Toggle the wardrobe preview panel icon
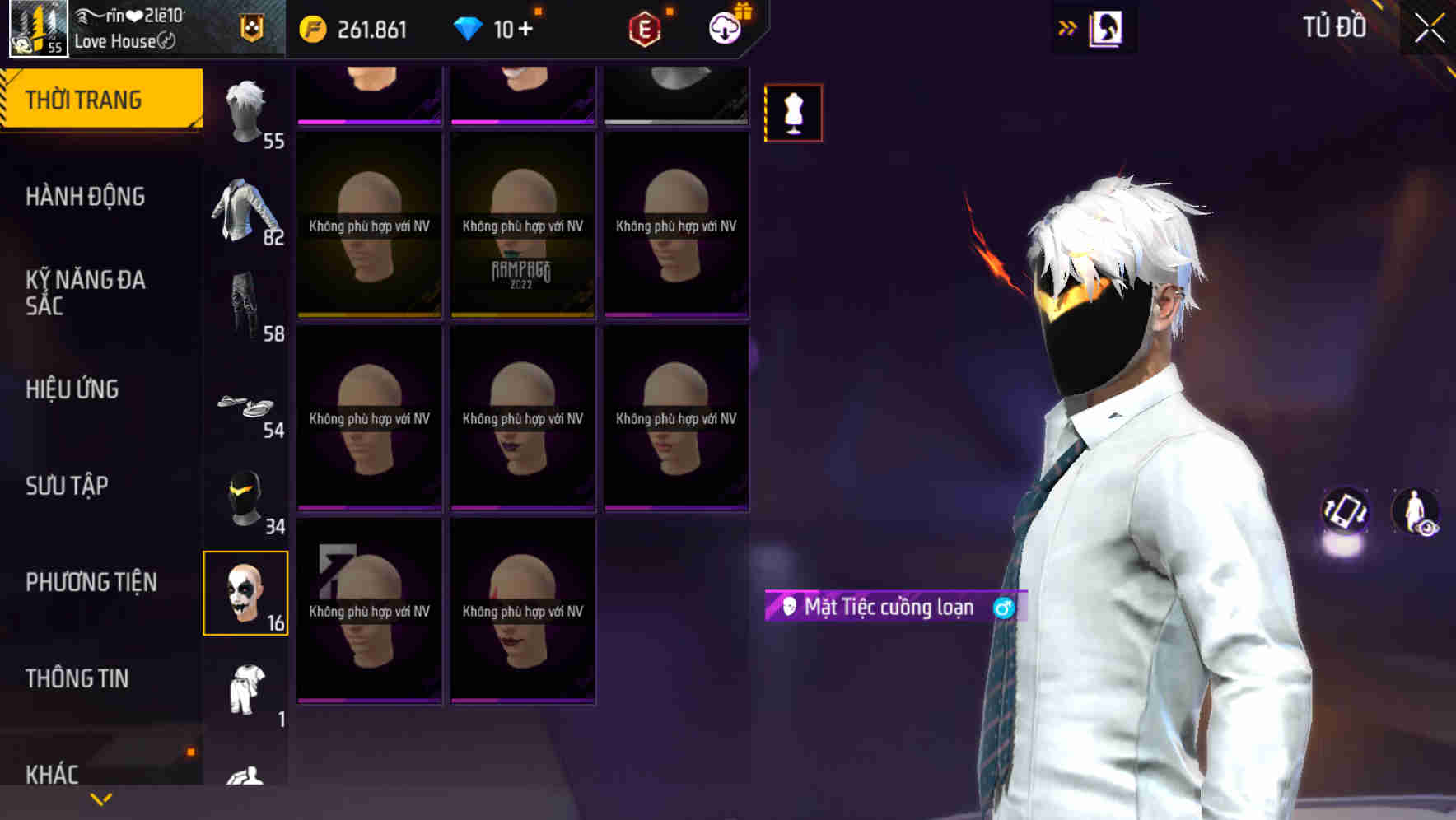1456x820 pixels. (1105, 27)
